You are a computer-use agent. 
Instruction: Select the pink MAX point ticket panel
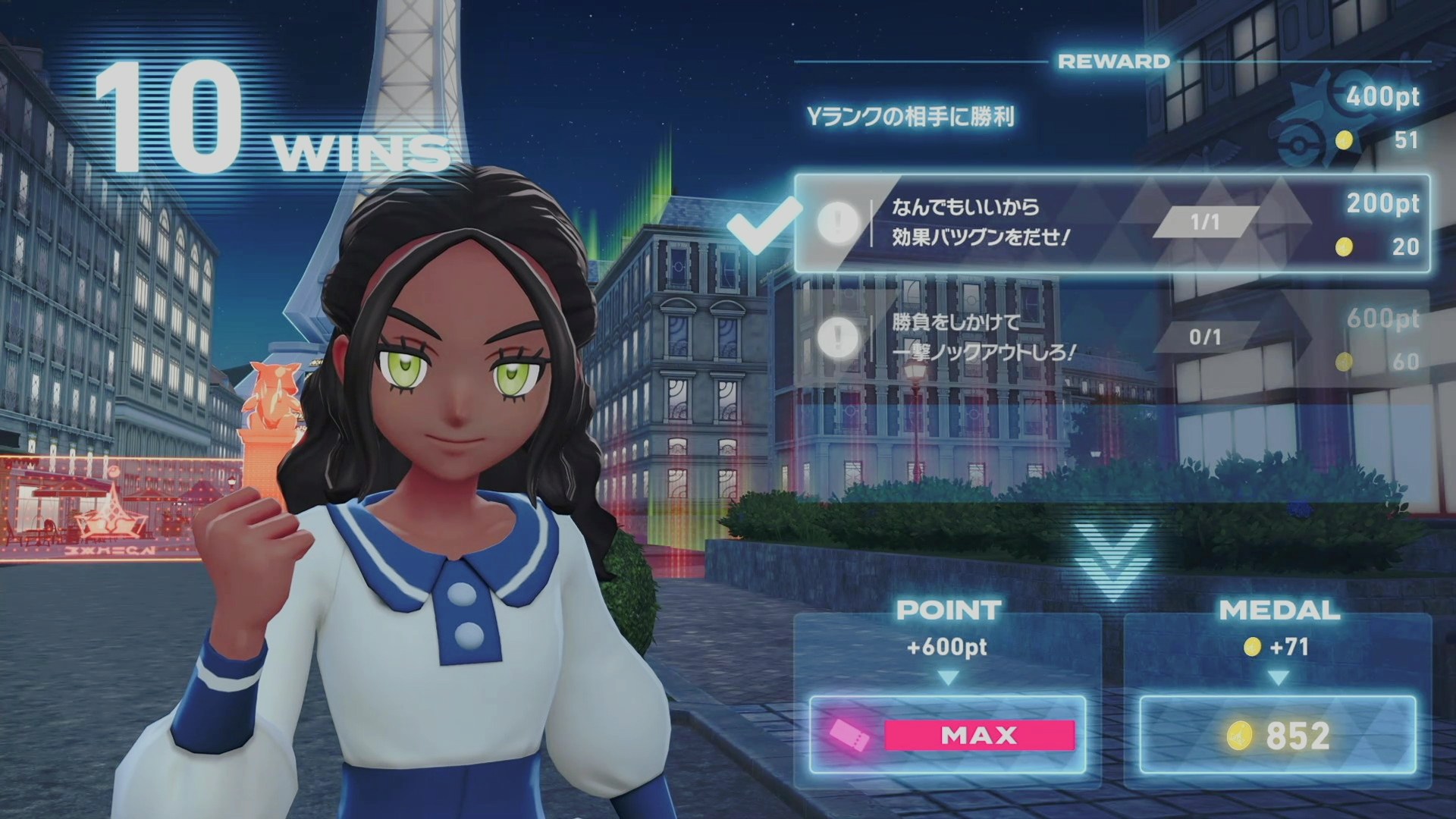click(947, 735)
